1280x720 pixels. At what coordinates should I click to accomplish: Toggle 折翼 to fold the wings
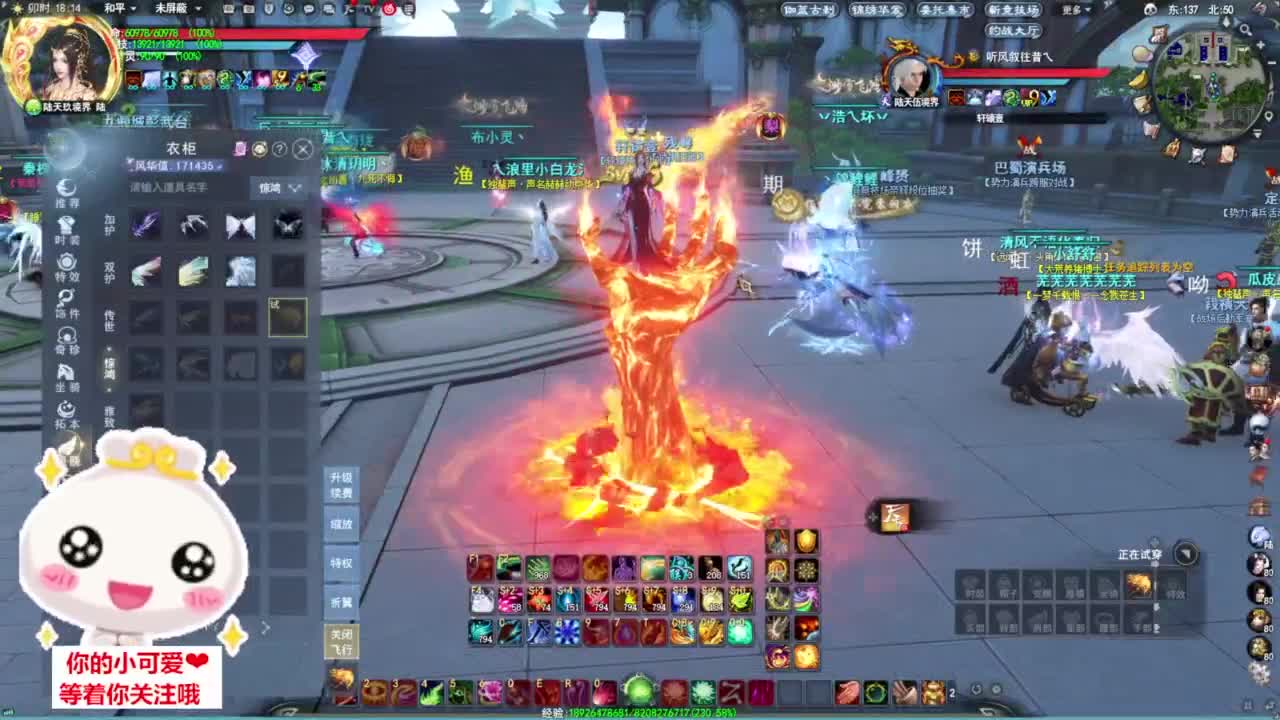click(342, 600)
